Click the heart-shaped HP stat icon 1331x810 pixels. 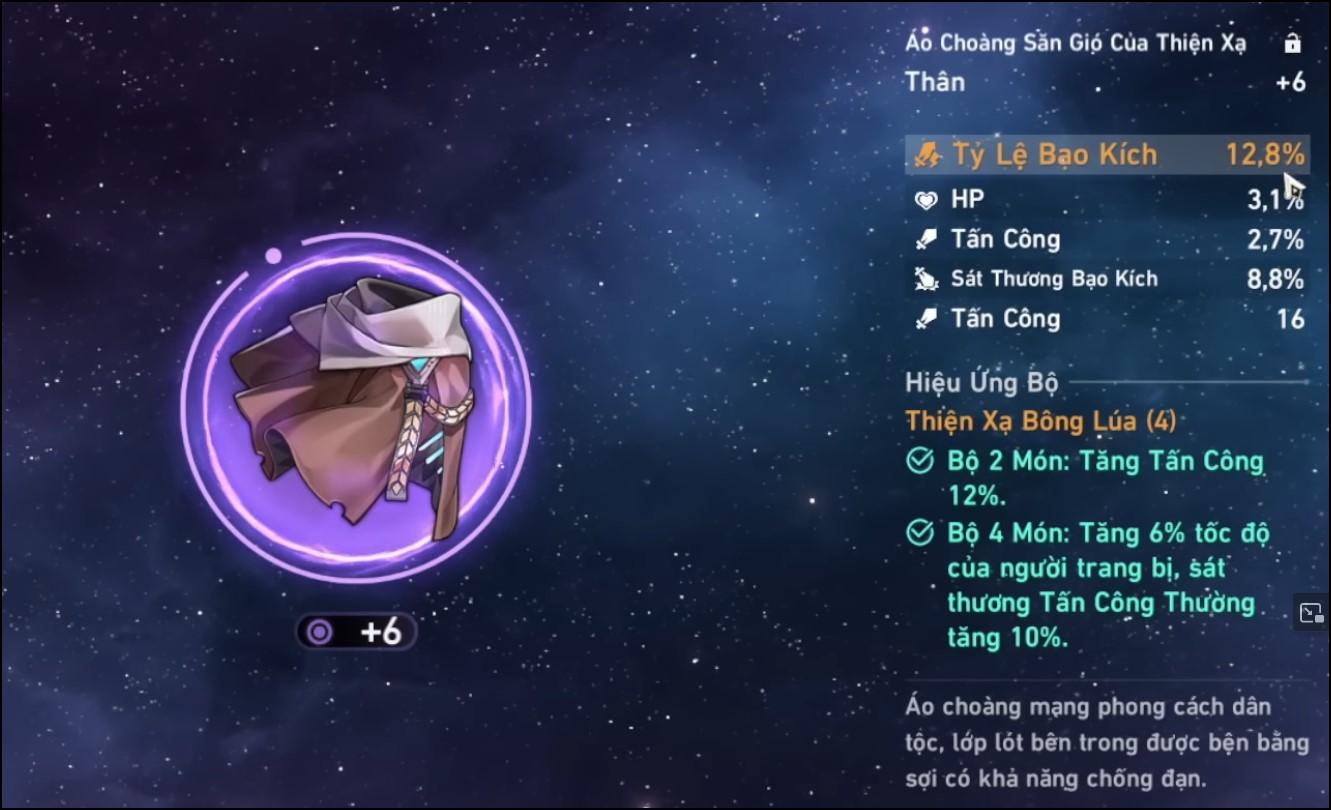[x=926, y=199]
